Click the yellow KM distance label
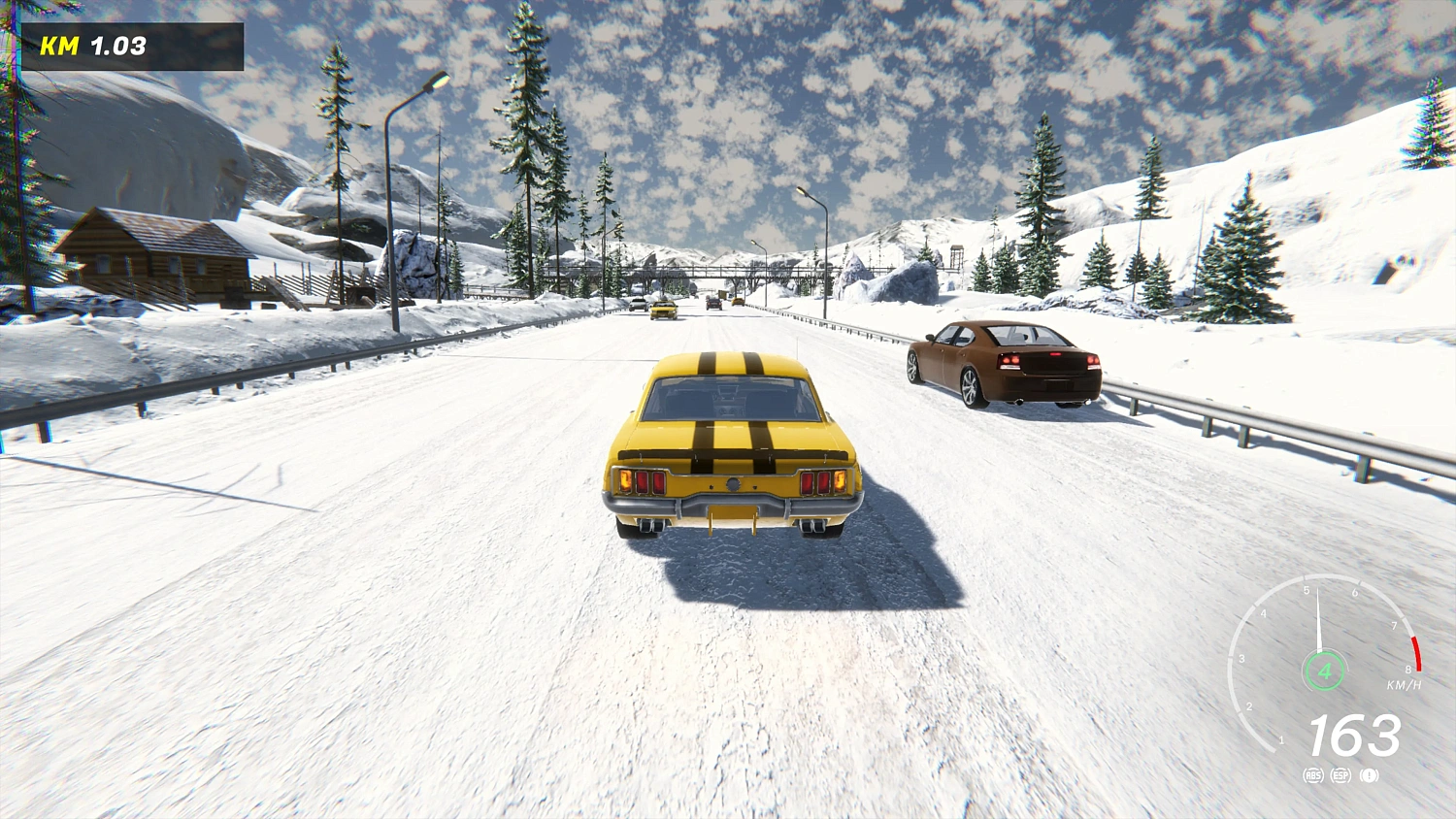This screenshot has height=819, width=1456. tap(60, 43)
